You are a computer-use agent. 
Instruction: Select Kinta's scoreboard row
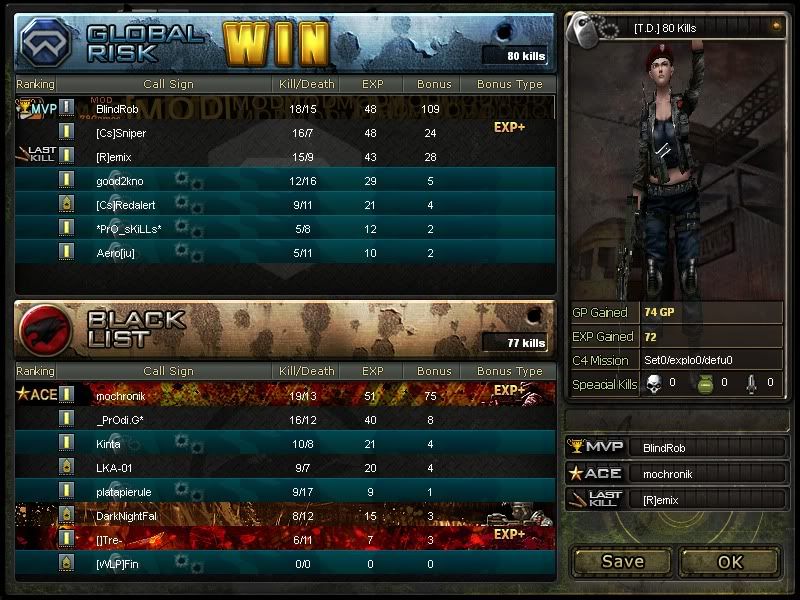tap(285, 443)
